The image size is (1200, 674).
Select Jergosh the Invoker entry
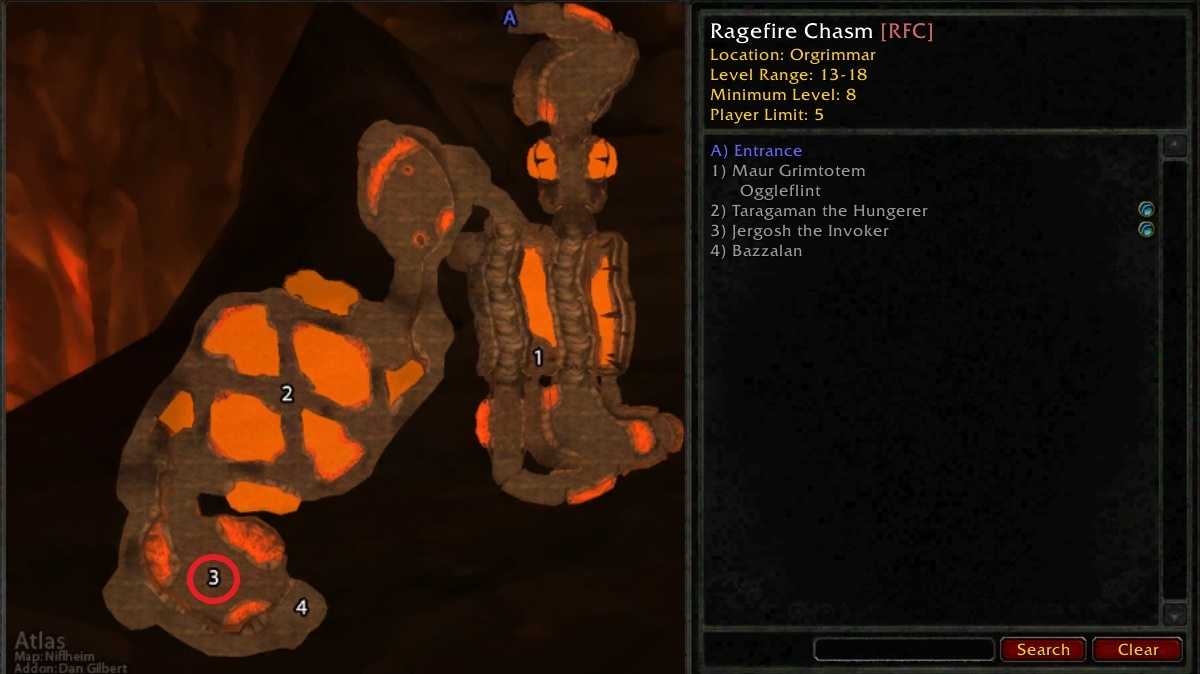(799, 231)
